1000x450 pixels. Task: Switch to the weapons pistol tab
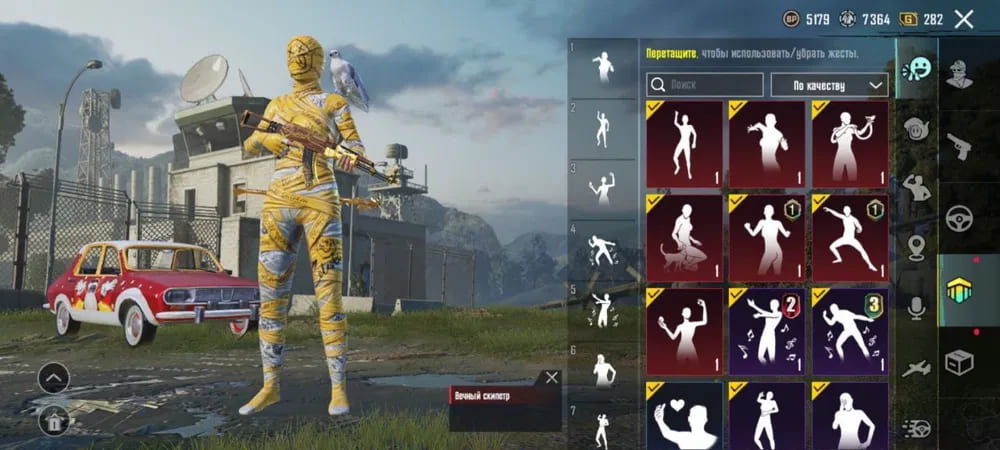(960, 148)
